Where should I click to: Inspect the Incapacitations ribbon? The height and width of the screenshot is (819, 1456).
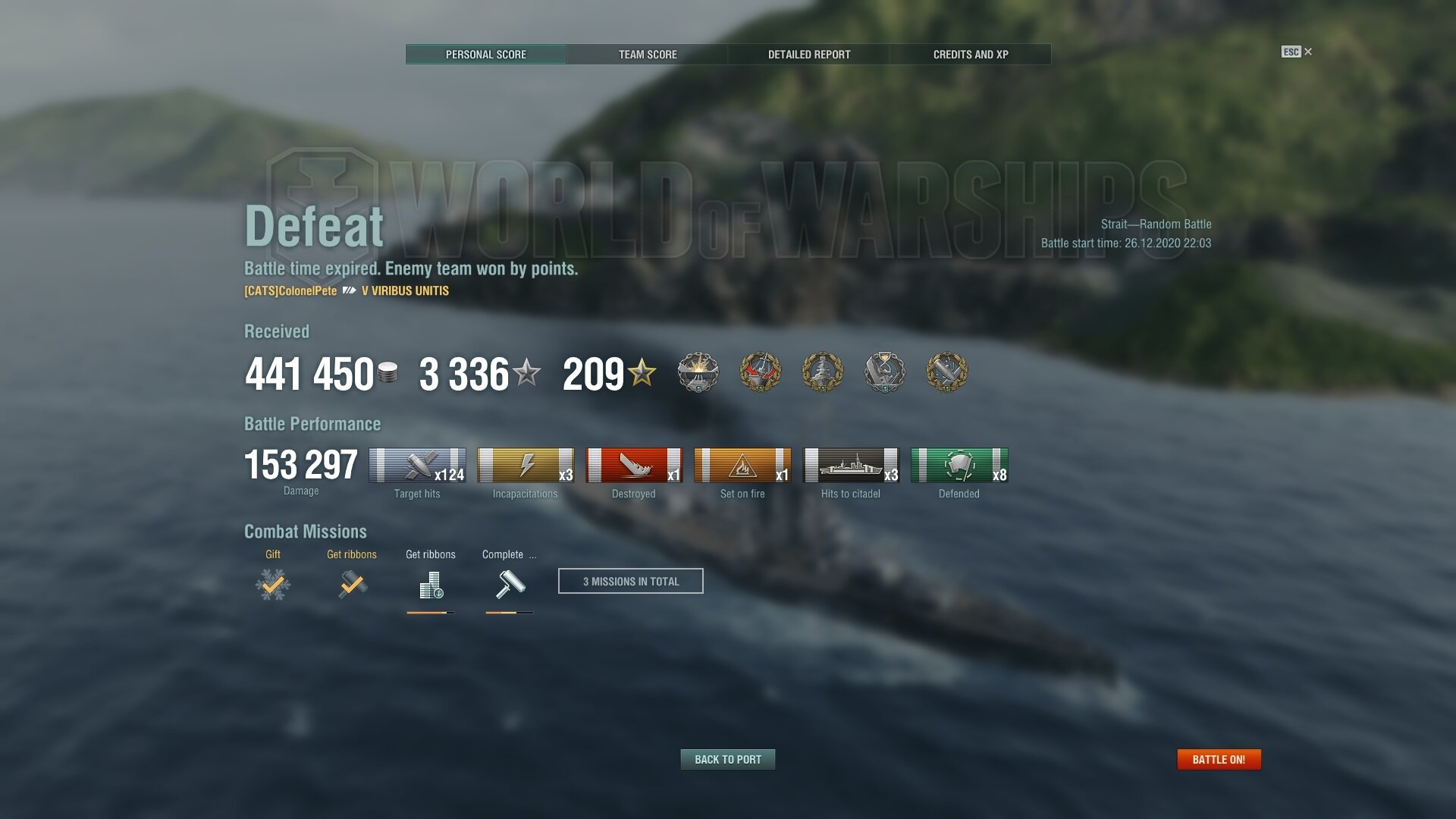[526, 466]
